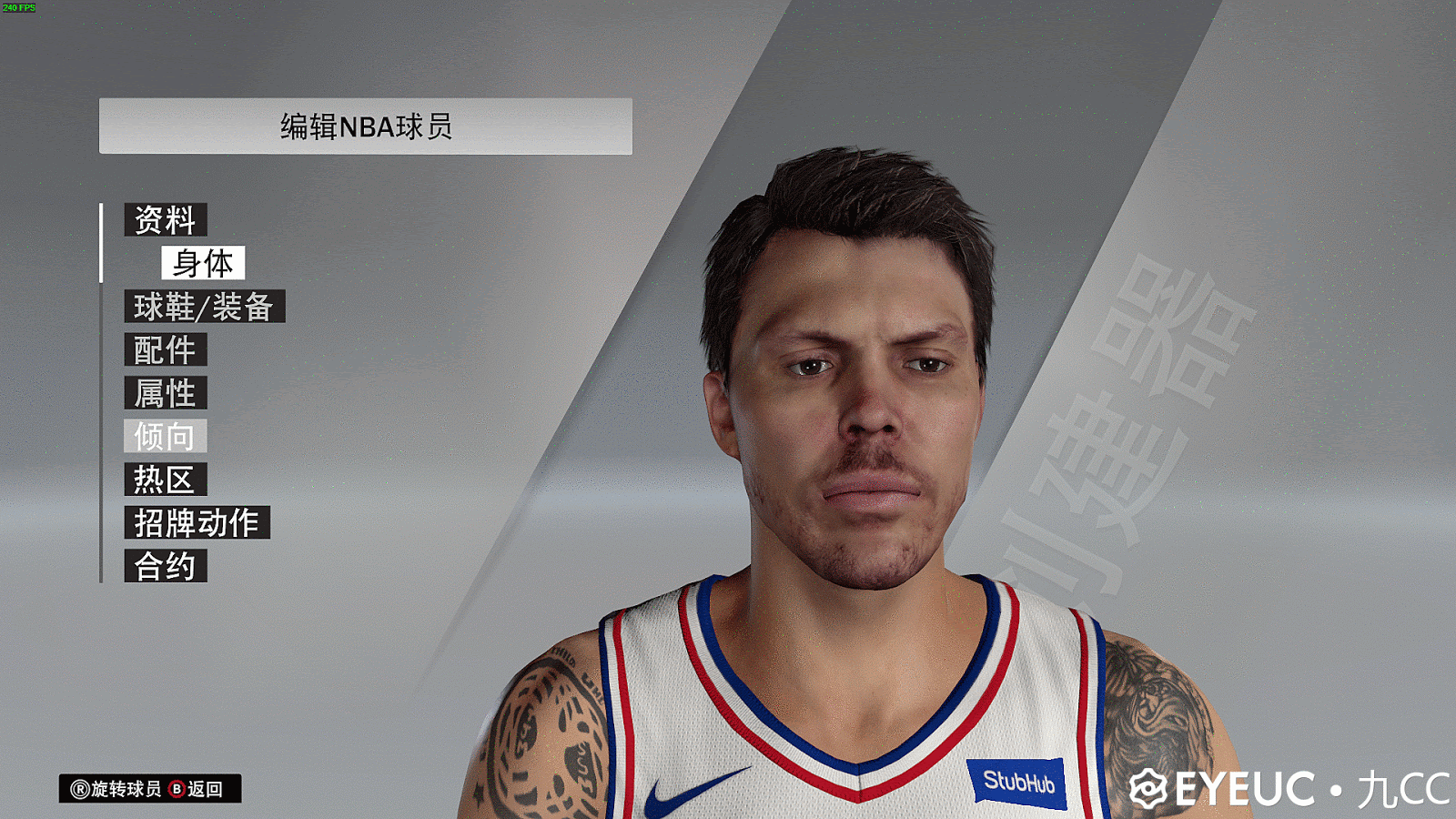Open the 身体 (Body) section
Image resolution: width=1456 pixels, height=819 pixels.
(x=202, y=263)
